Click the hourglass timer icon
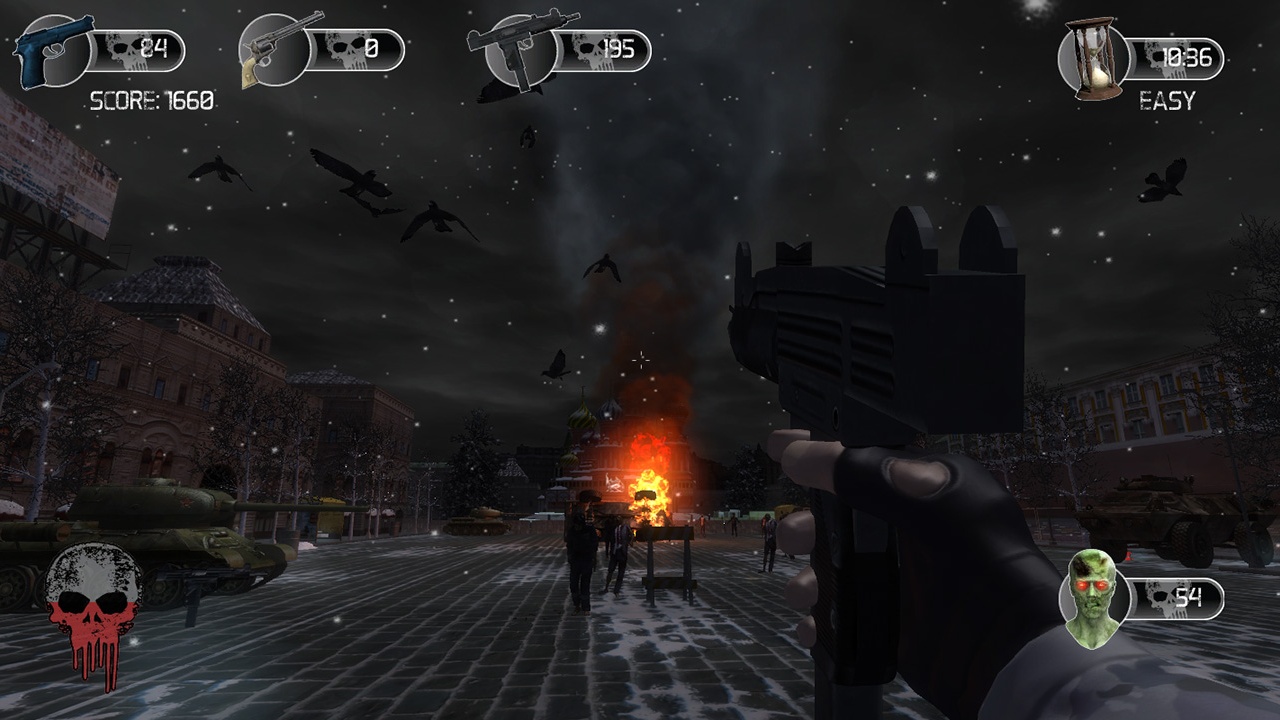Viewport: 1280px width, 720px height. pos(1095,58)
